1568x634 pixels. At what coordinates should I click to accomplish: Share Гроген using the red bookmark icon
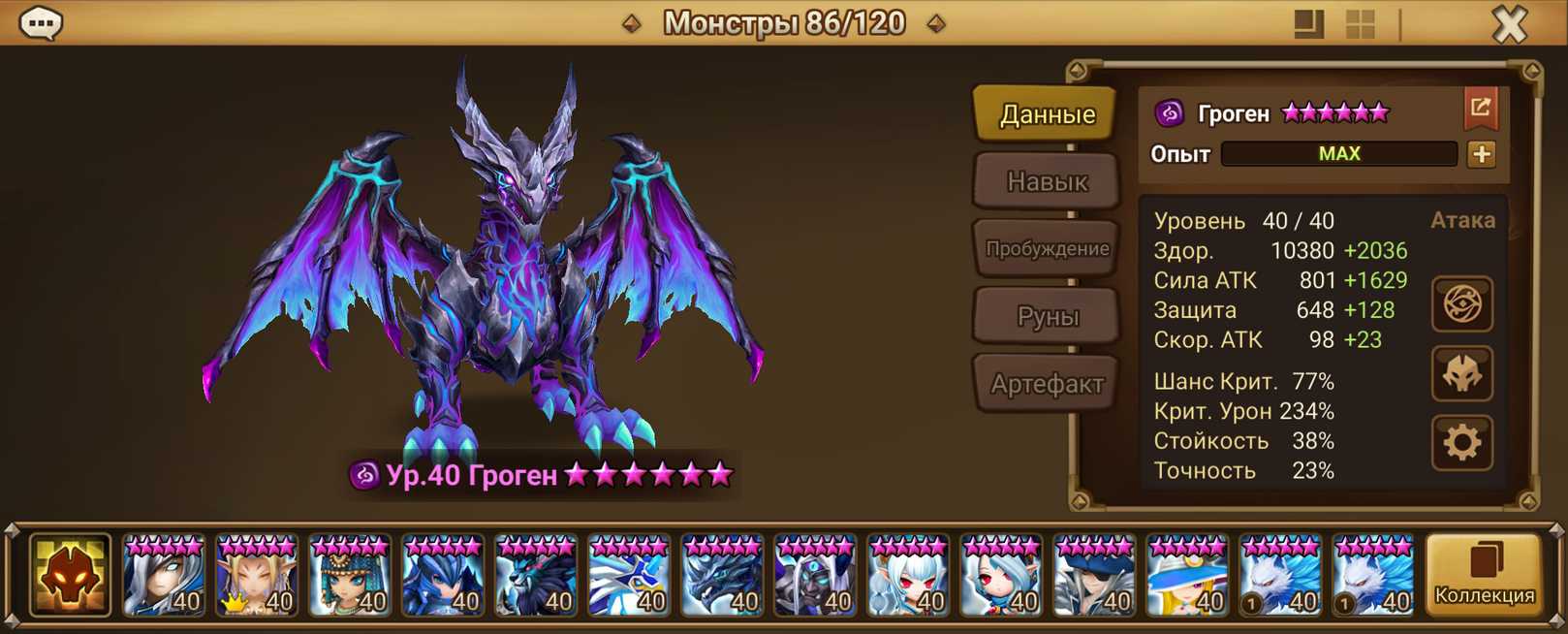[x=1481, y=109]
